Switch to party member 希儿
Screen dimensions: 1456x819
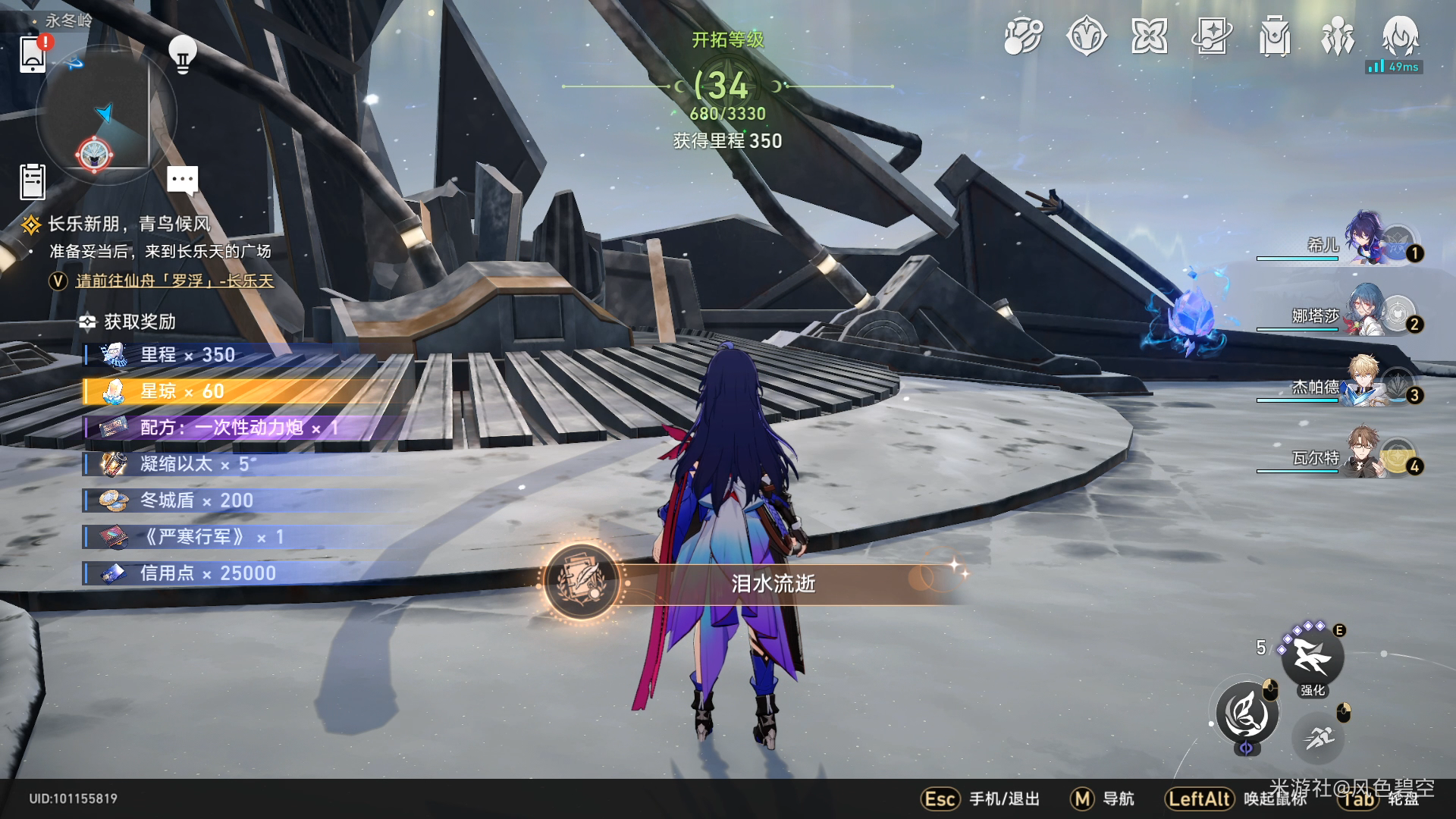1365,241
